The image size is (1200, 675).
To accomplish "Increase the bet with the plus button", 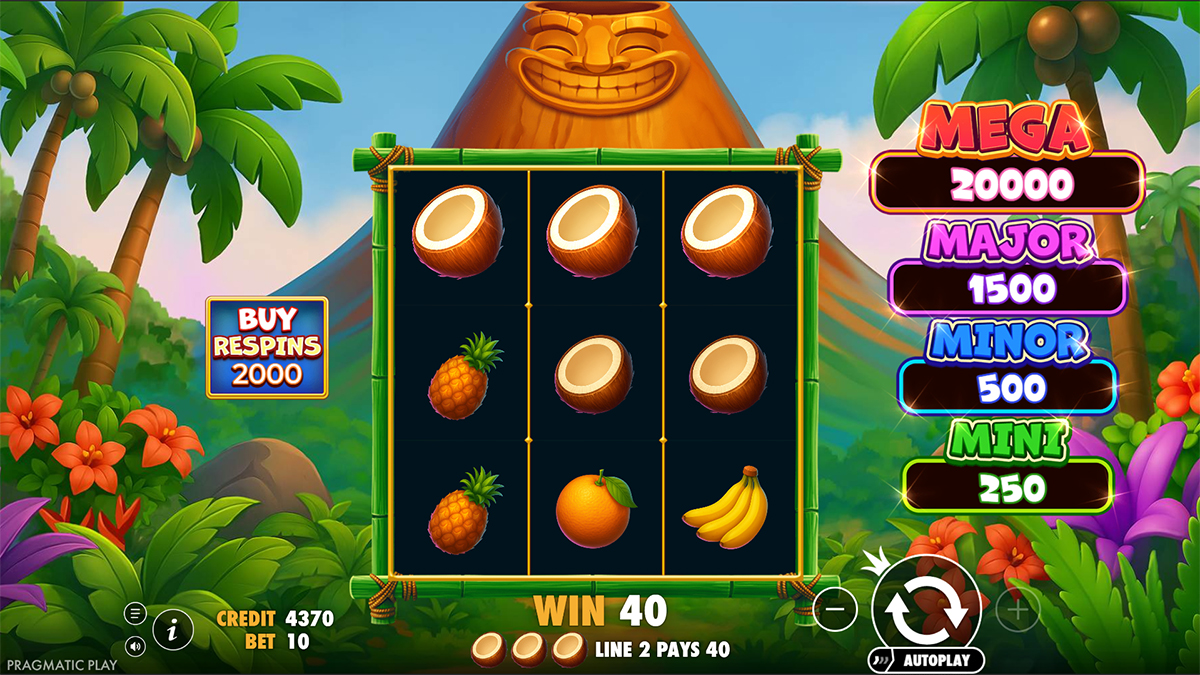I will point(1017,607).
